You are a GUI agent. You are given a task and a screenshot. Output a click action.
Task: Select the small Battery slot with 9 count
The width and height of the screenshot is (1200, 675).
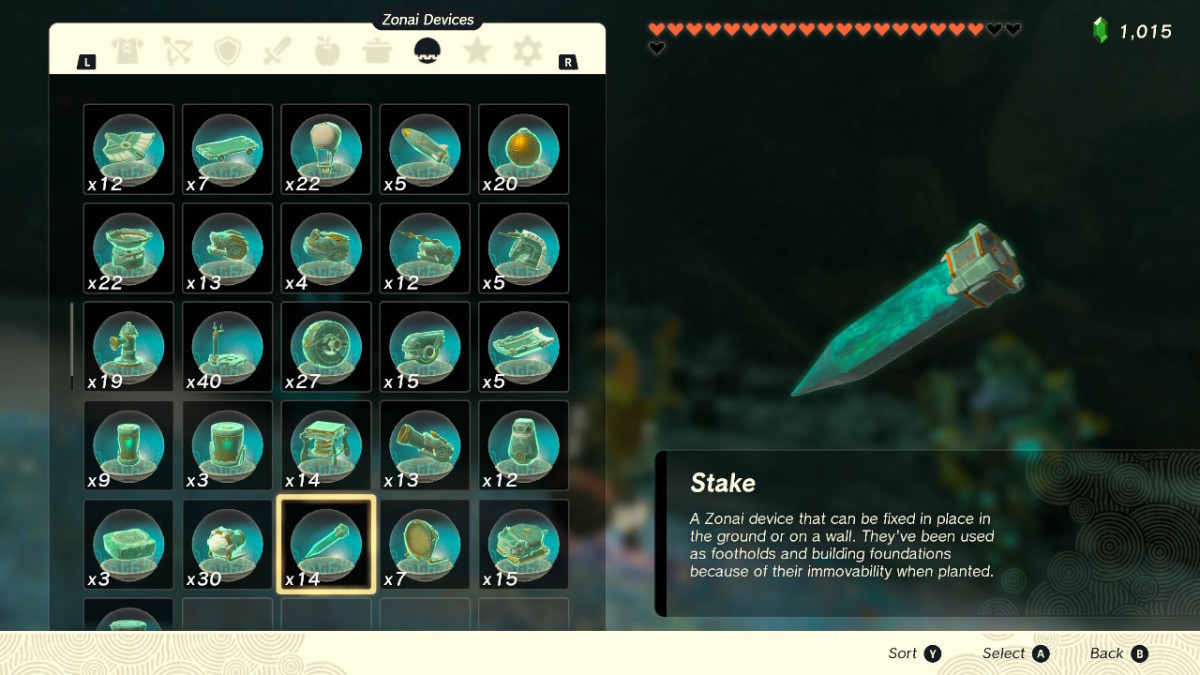click(x=128, y=445)
